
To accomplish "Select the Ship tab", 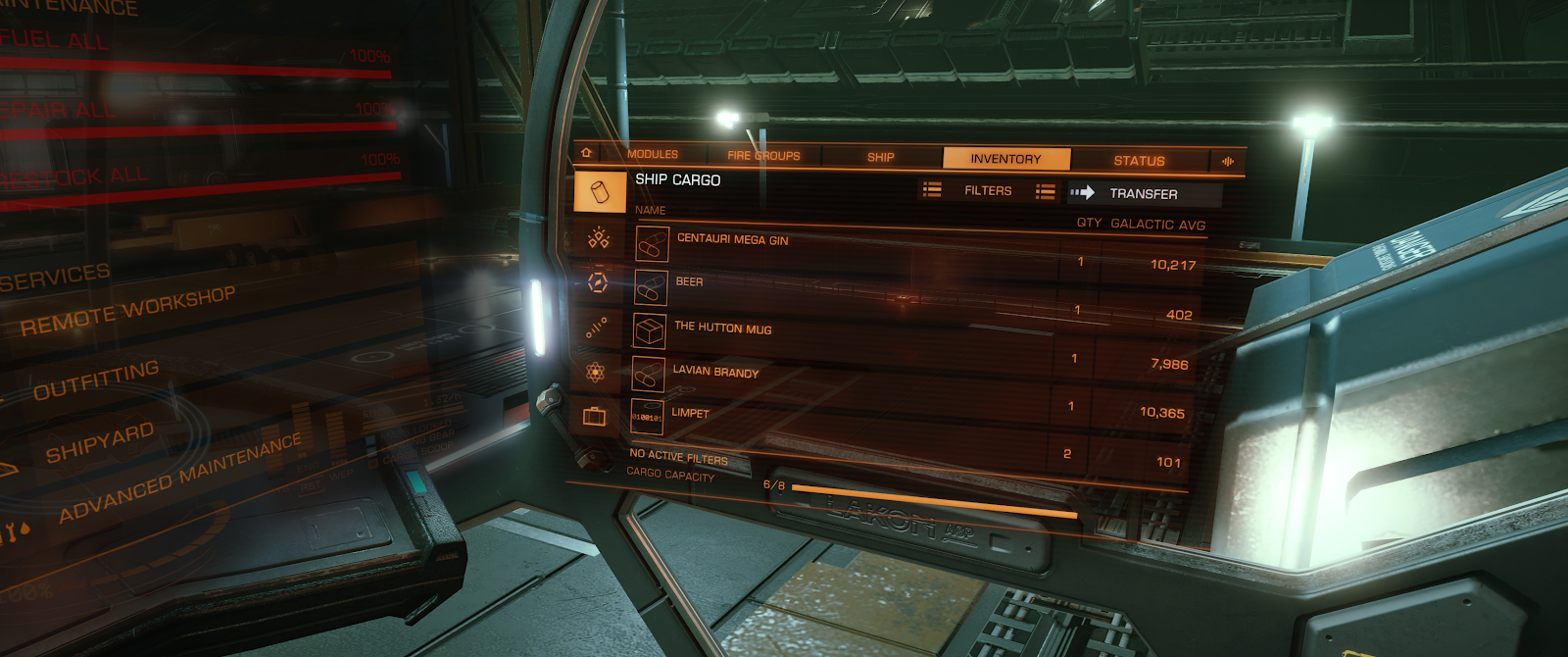I will point(880,157).
